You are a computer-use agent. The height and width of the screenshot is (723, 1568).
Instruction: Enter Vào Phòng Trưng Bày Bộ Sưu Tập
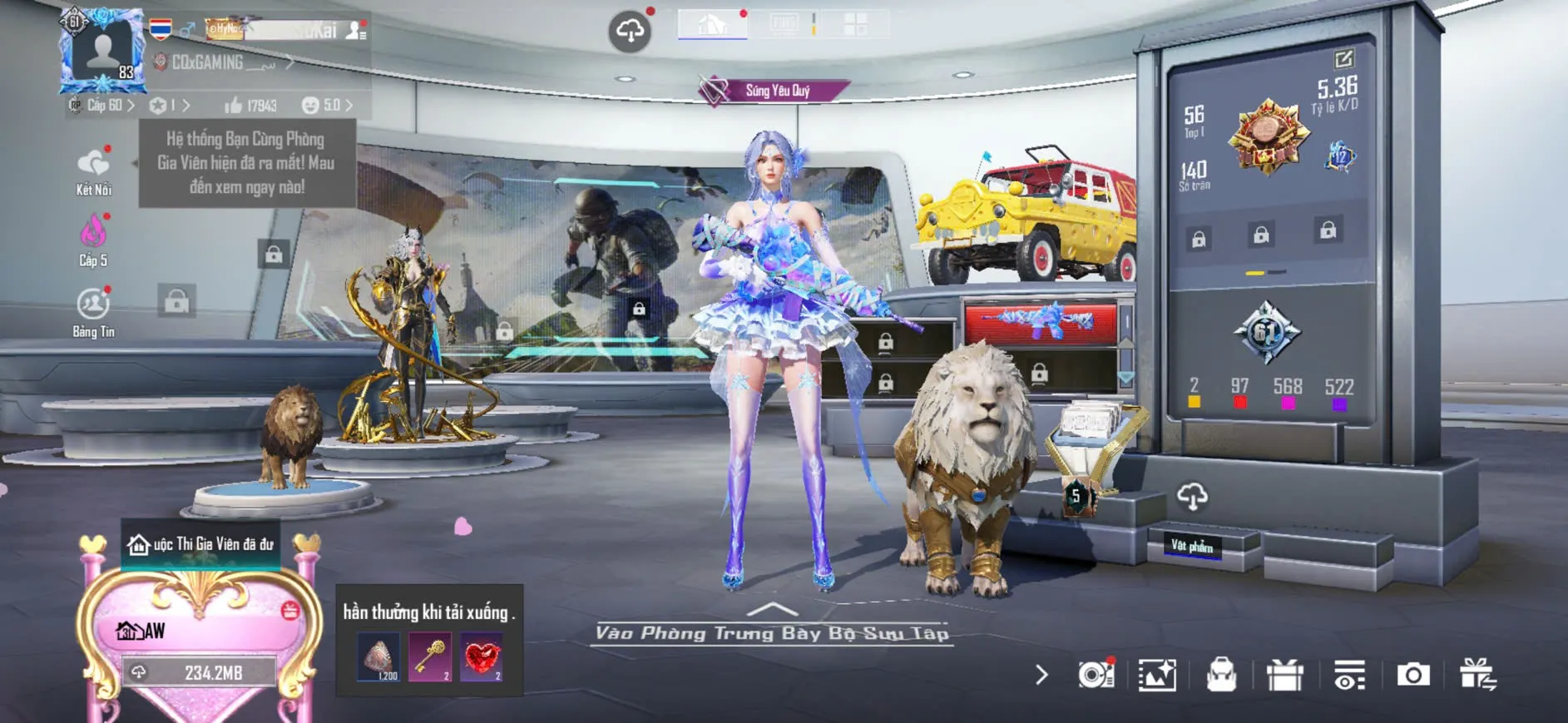tap(772, 632)
